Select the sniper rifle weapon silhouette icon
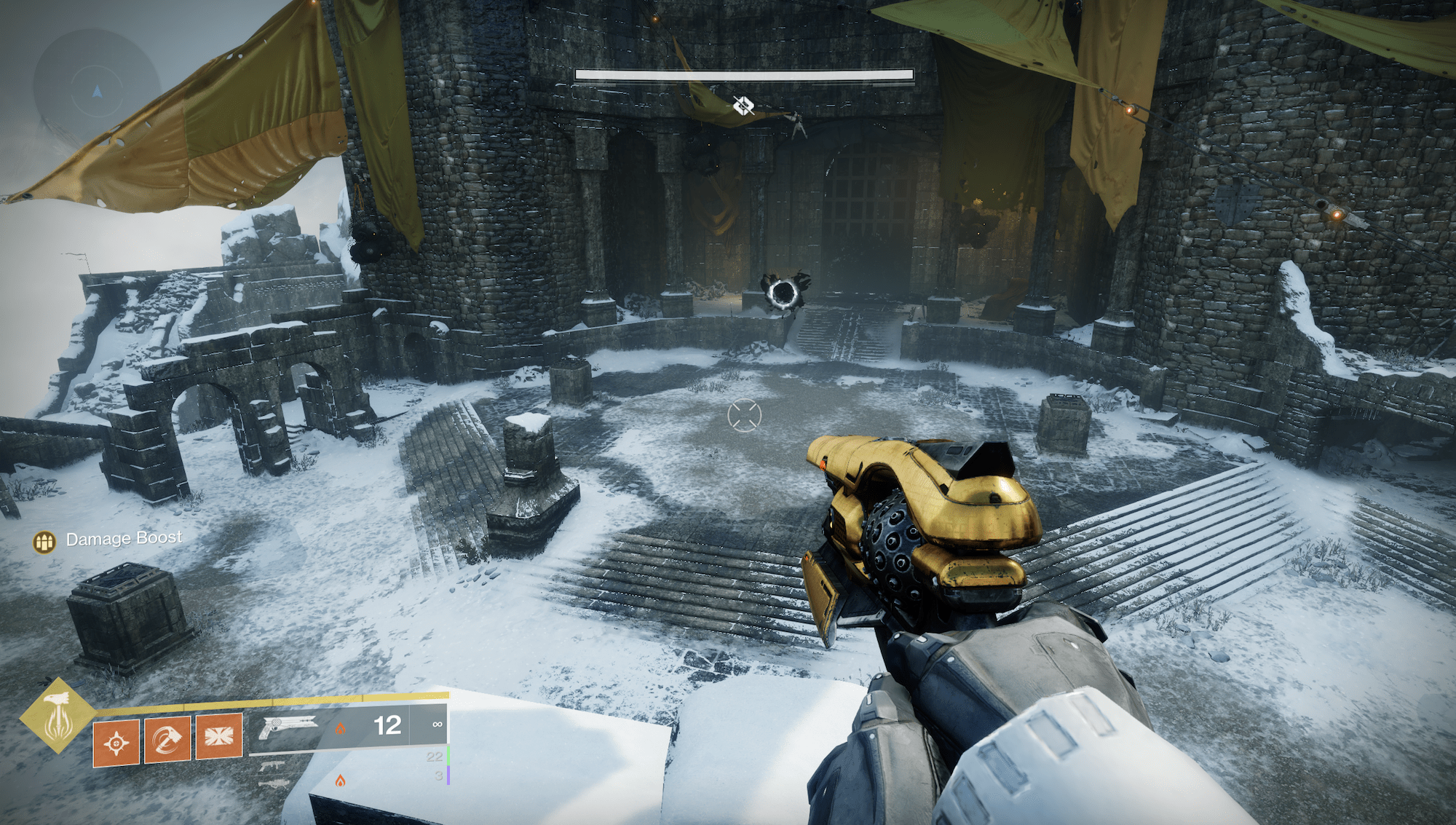This screenshot has height=825, width=1456. (x=274, y=785)
